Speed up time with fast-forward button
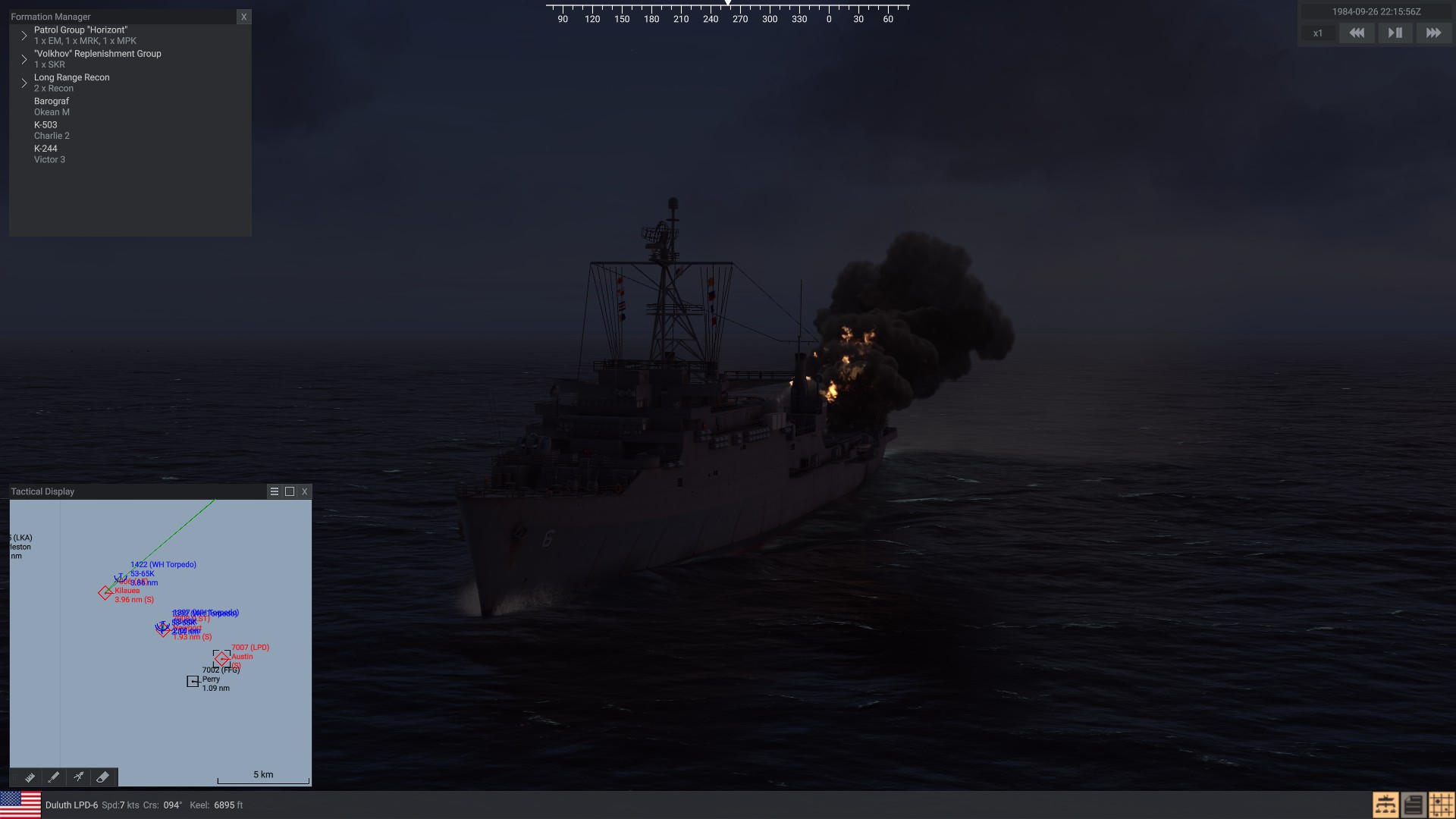 (x=1433, y=33)
